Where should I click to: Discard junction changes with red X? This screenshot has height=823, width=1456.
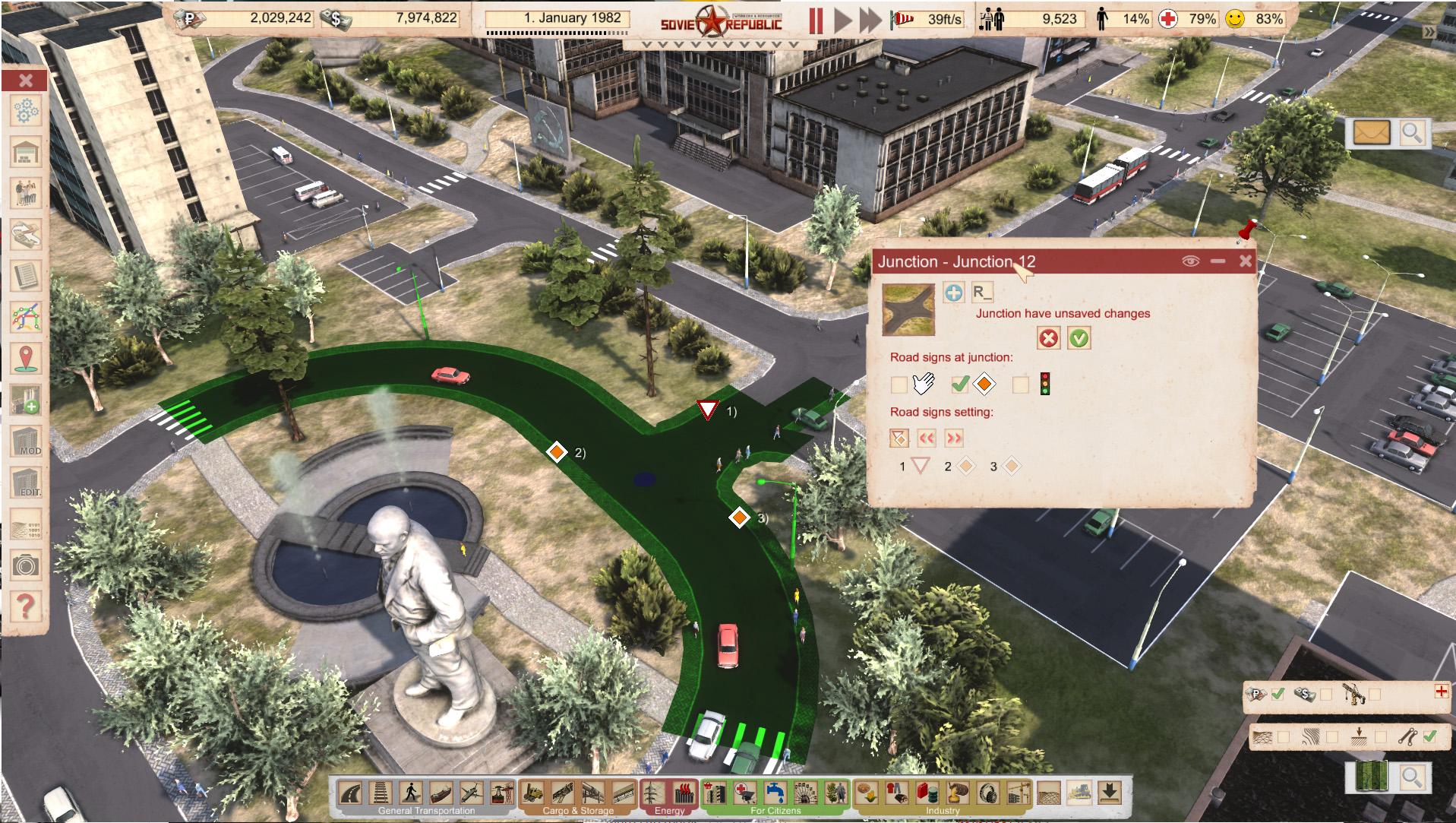coord(1048,338)
